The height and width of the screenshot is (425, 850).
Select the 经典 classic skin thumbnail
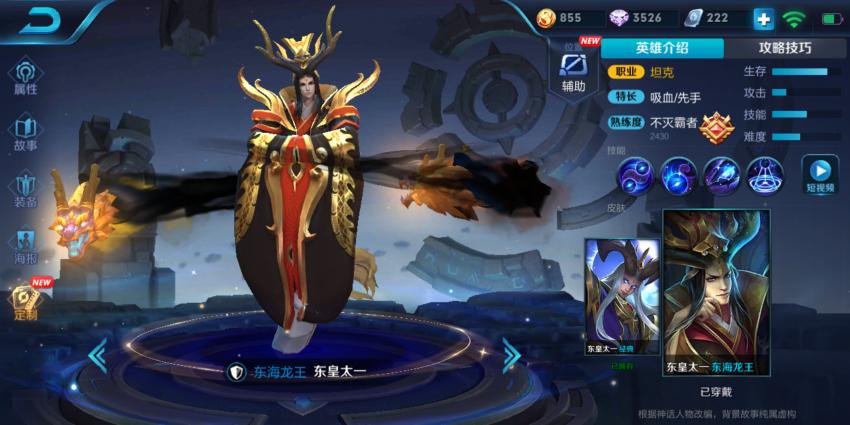622,297
